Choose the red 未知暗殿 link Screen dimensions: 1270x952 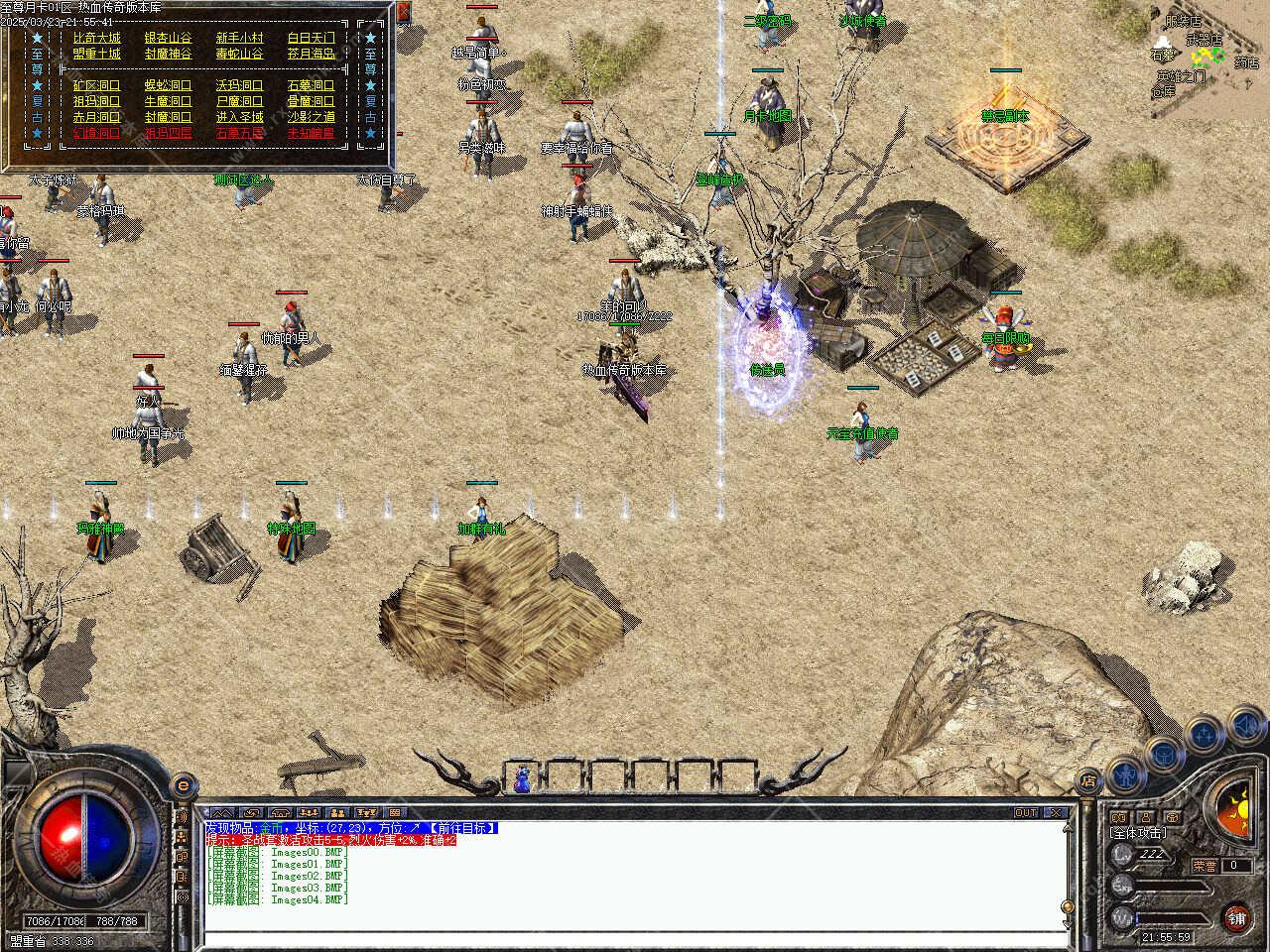(311, 133)
